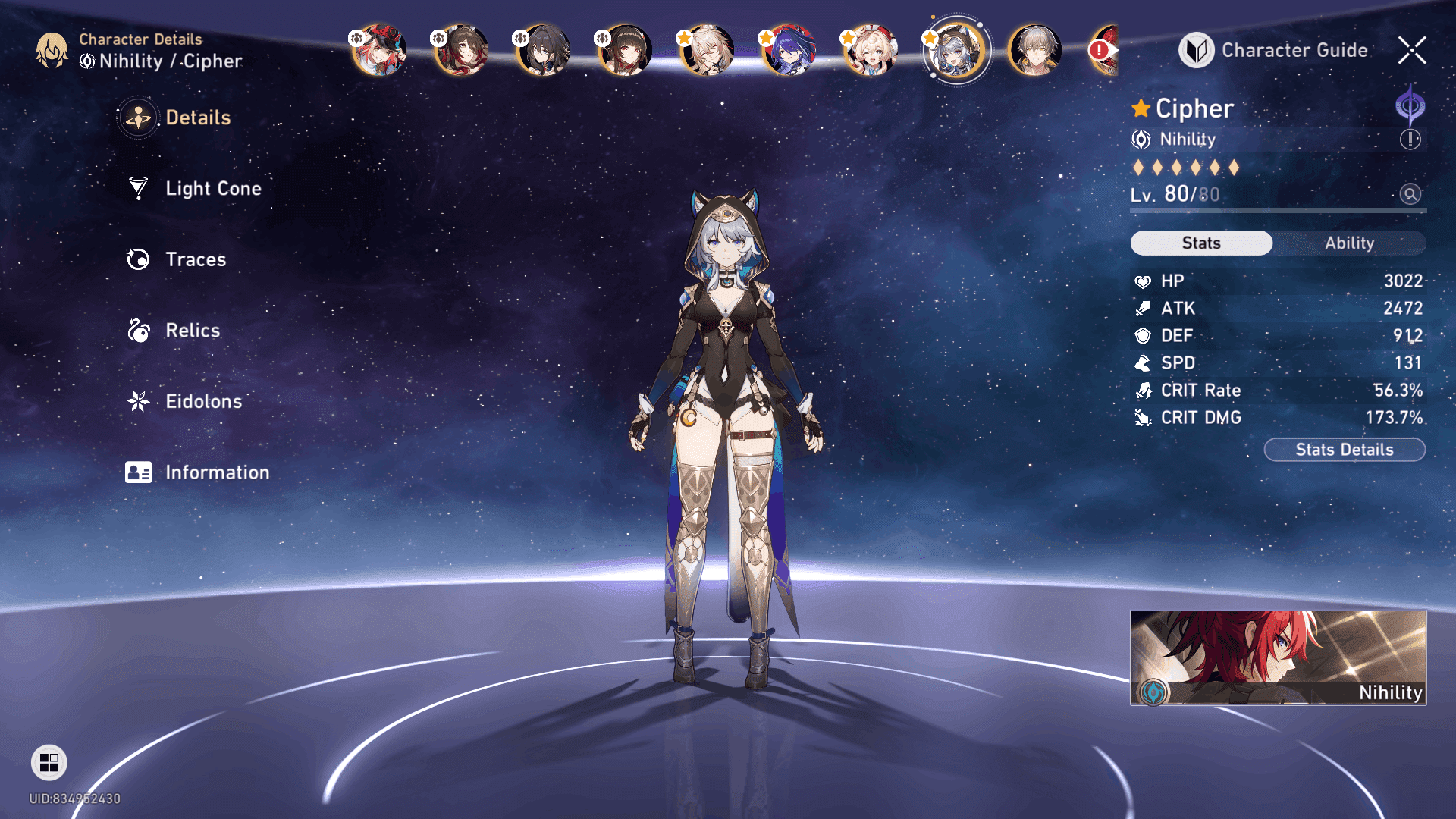This screenshot has height=819, width=1456.
Task: Click the magnifier icon beside the level
Action: (x=1410, y=194)
